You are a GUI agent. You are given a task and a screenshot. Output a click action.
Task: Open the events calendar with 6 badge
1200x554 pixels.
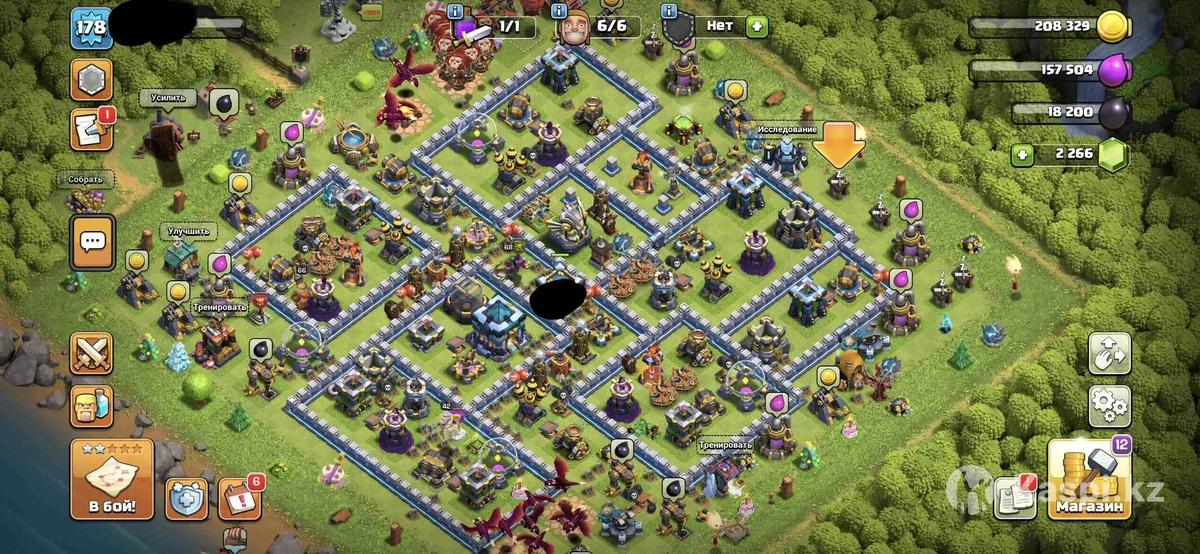239,495
